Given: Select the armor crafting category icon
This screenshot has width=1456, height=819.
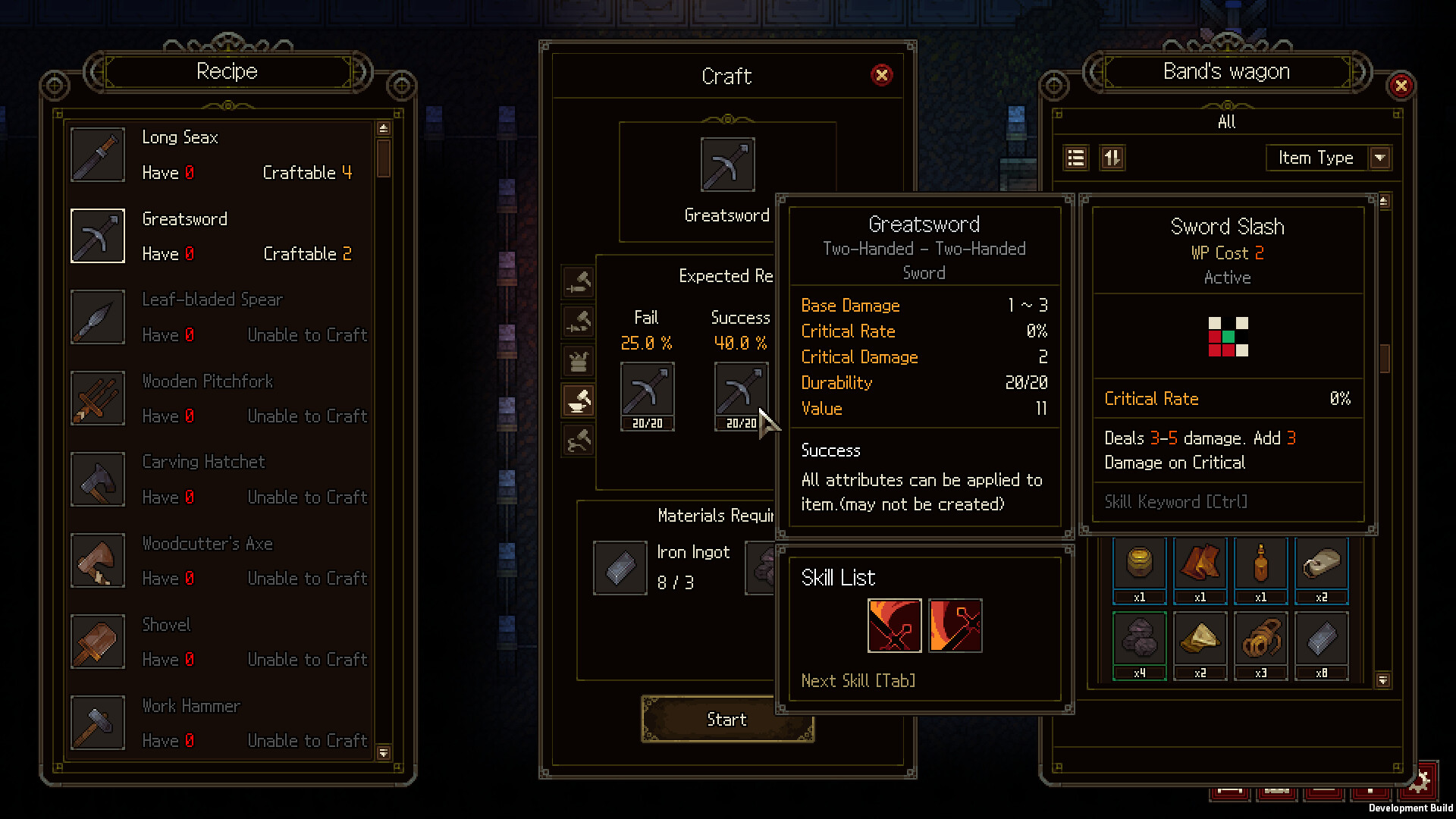Looking at the screenshot, I should pos(578,362).
